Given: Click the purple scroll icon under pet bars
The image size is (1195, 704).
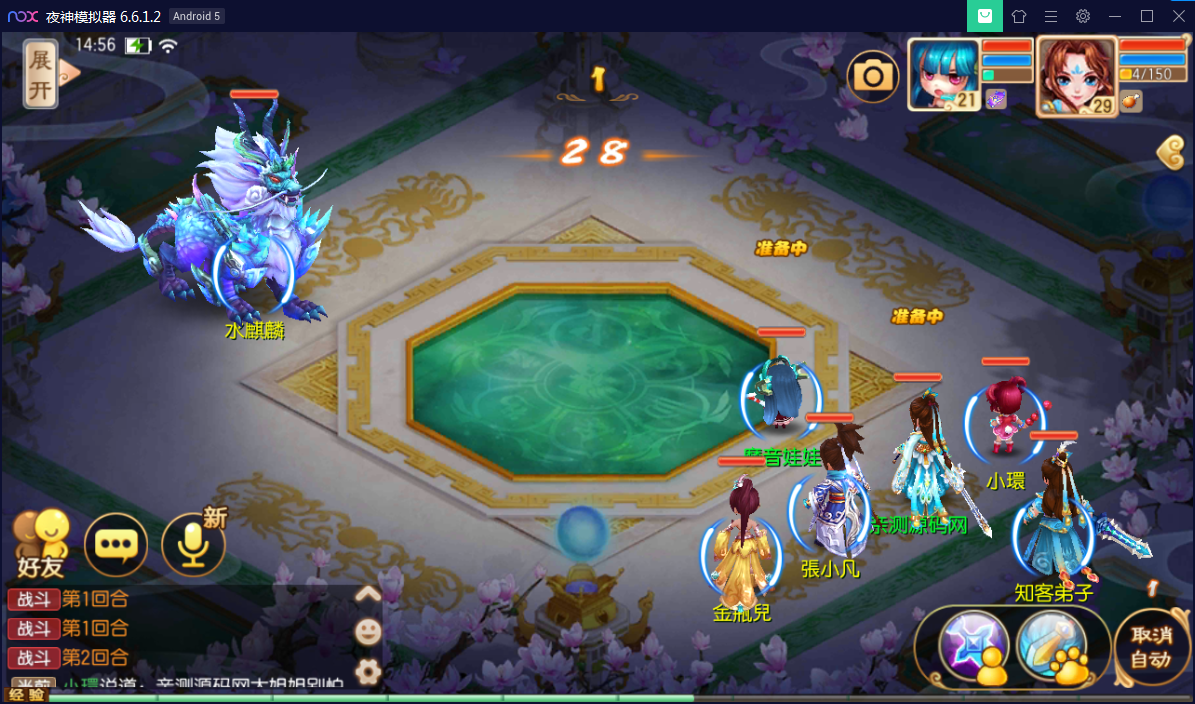Looking at the screenshot, I should click(x=996, y=98).
